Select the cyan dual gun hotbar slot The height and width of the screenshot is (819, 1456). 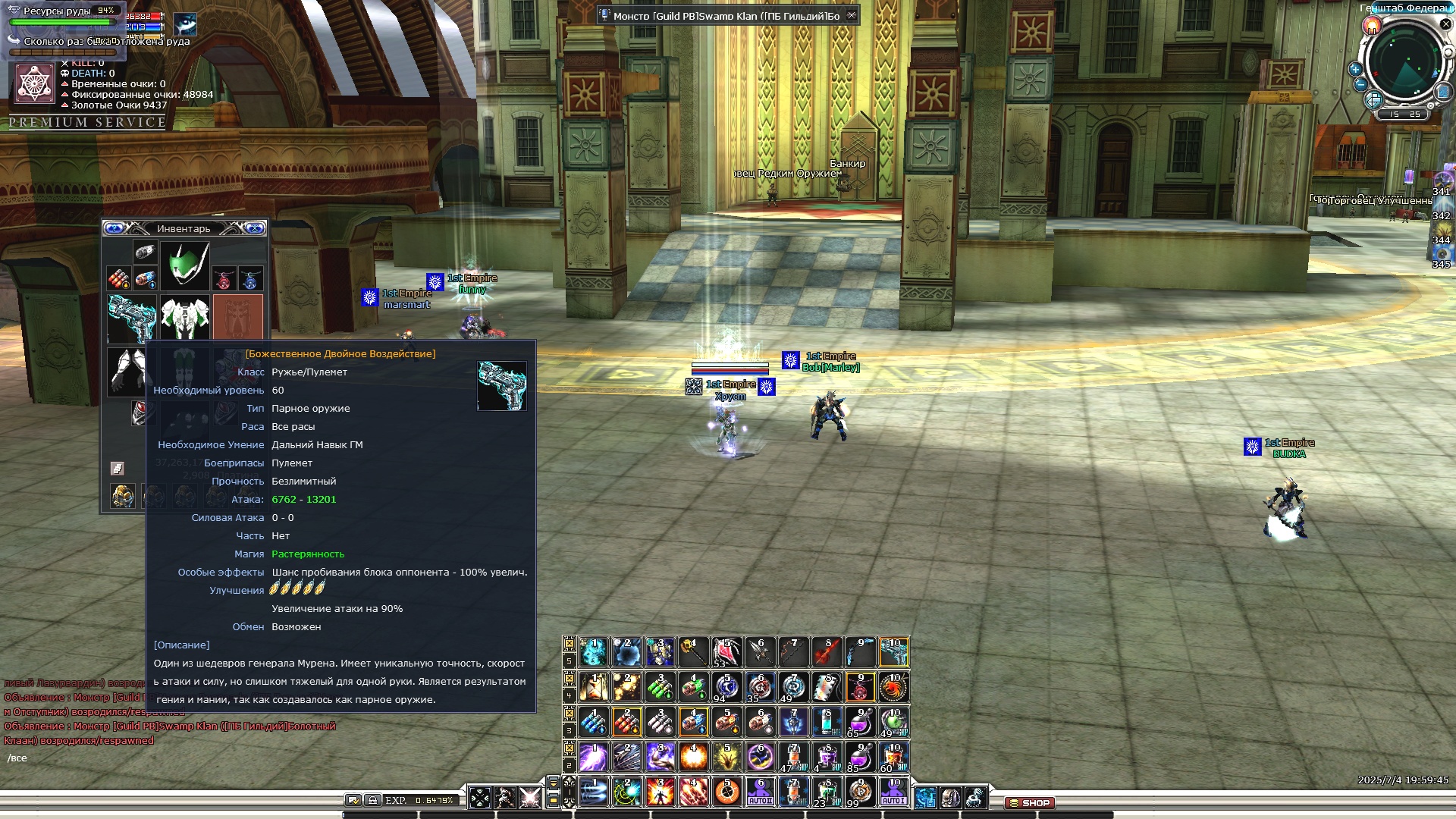pos(893,652)
